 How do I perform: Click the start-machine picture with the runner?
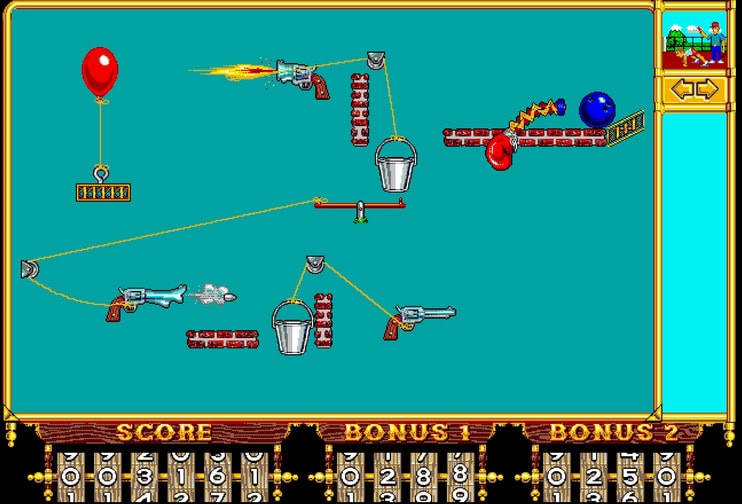click(x=695, y=40)
